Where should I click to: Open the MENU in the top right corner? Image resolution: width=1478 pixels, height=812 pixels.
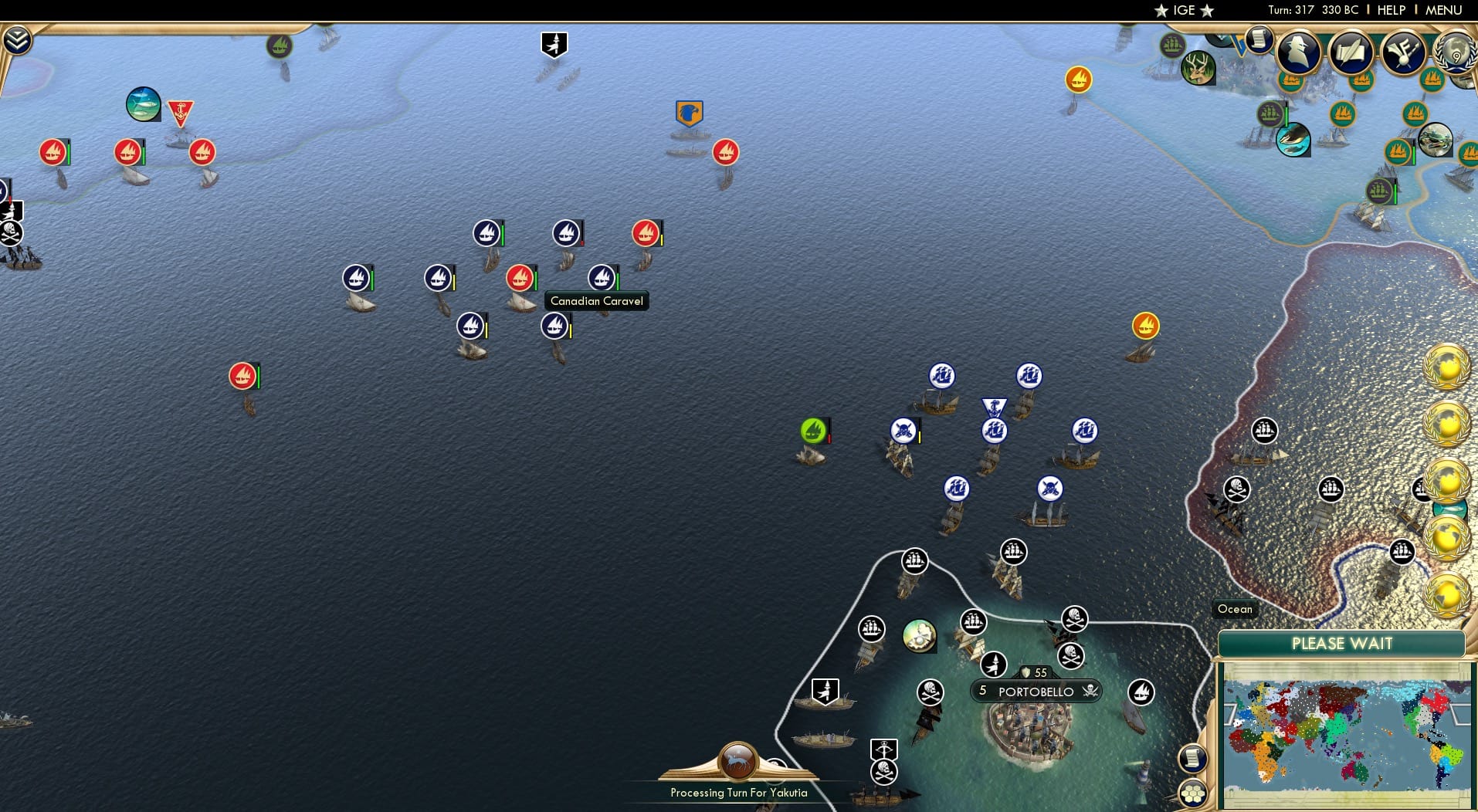(1439, 10)
